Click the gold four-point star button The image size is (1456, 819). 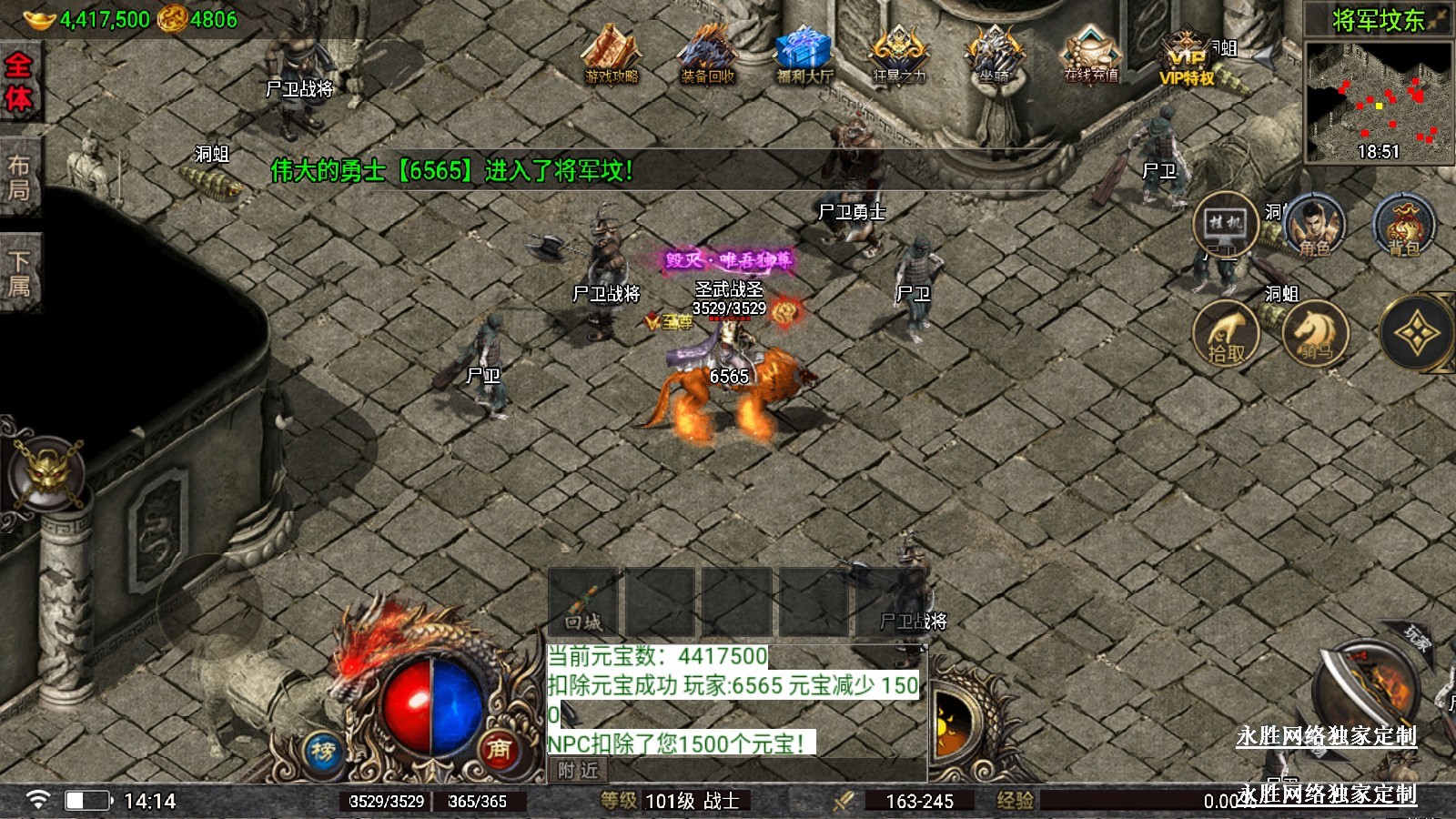click(1415, 334)
